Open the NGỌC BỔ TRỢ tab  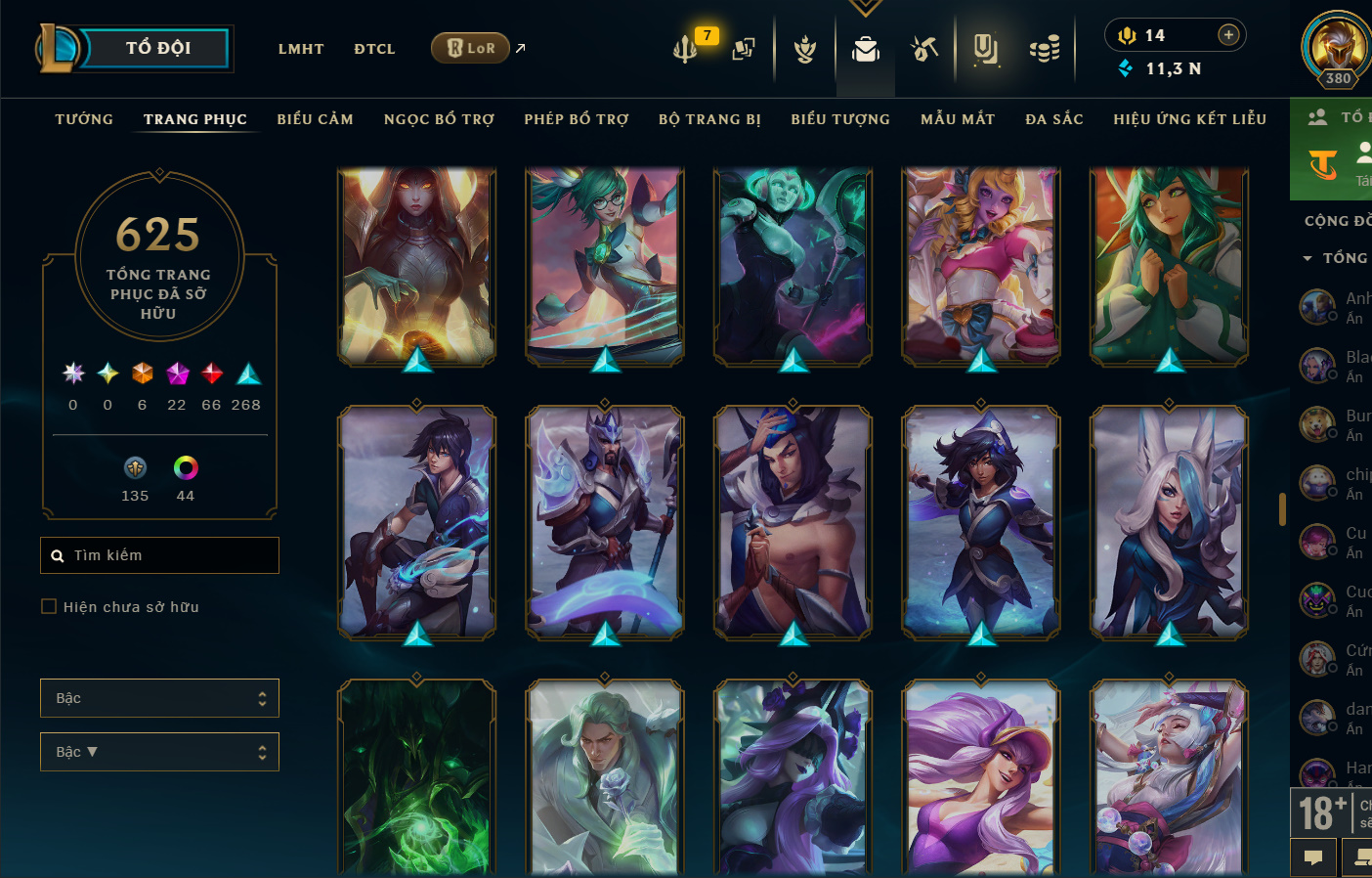[439, 119]
